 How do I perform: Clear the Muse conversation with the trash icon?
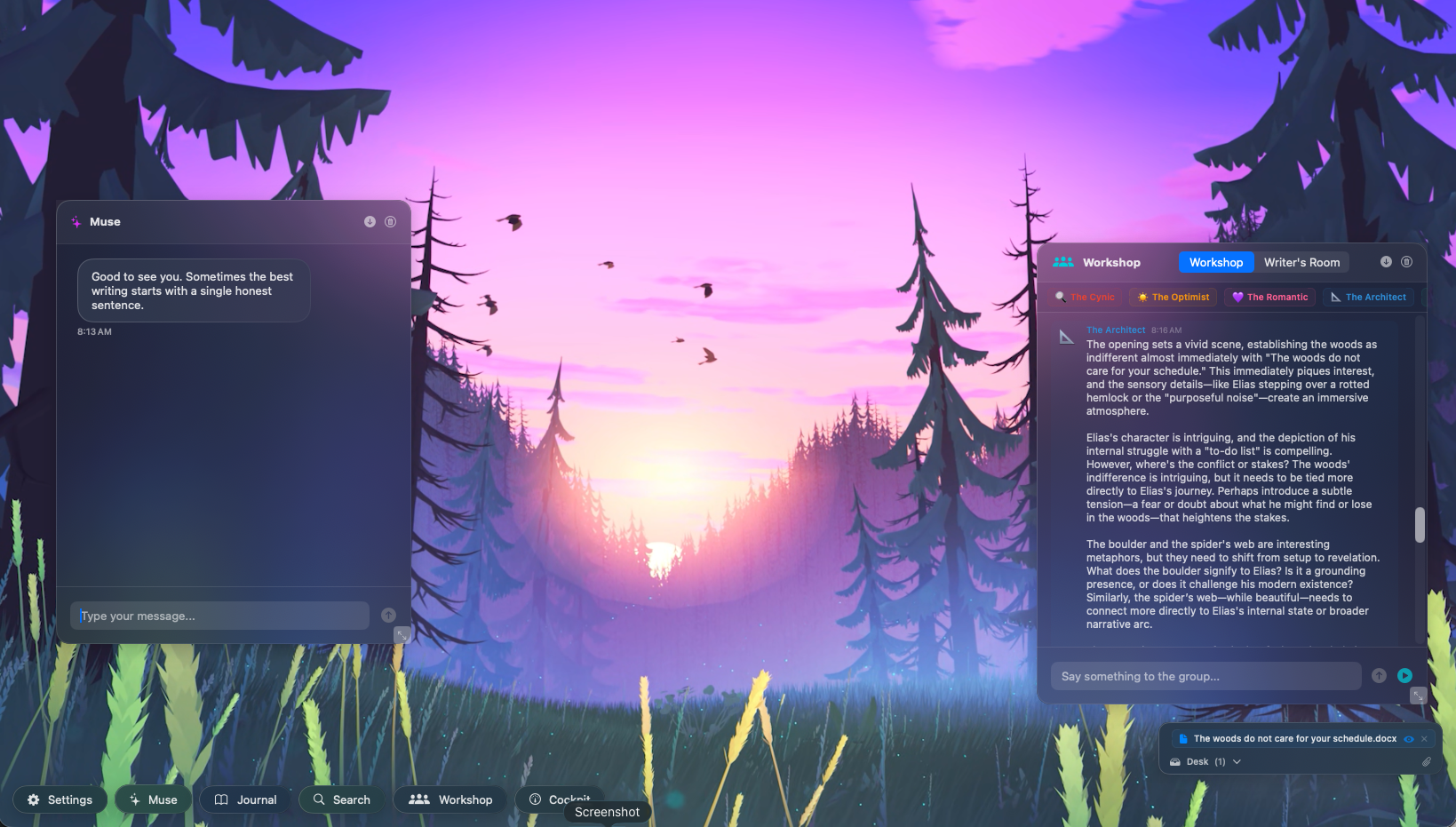pyautogui.click(x=390, y=221)
